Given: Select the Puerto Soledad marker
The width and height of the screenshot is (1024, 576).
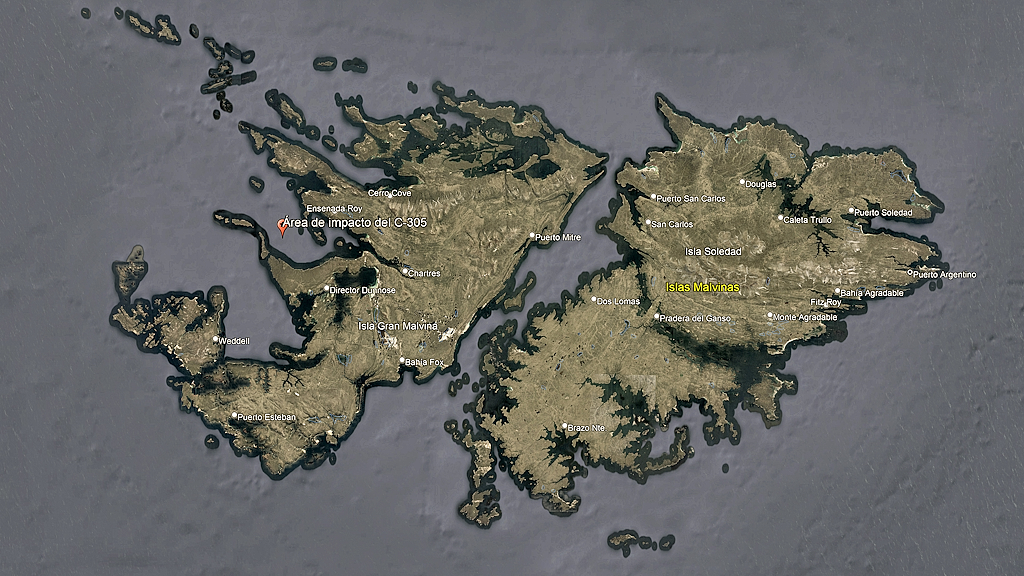Looking at the screenshot, I should coord(852,211).
